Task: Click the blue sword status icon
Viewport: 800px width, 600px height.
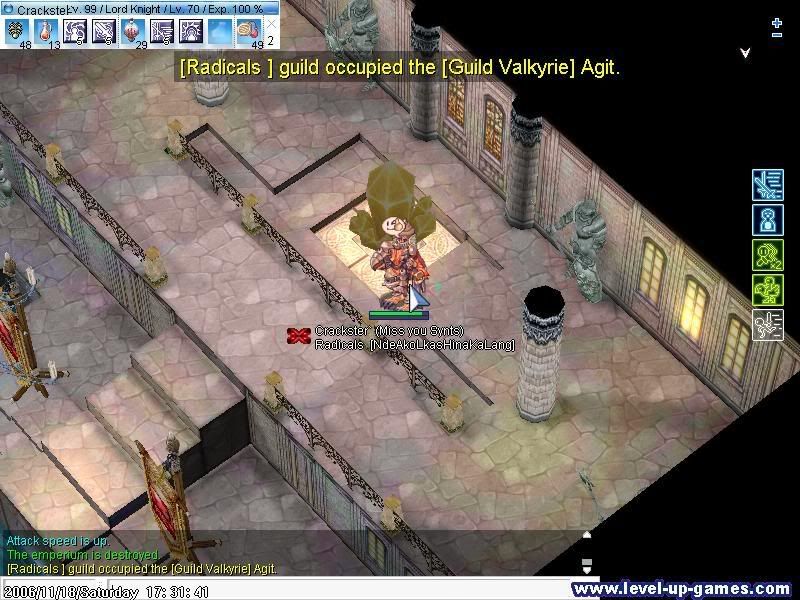Action: point(767,185)
